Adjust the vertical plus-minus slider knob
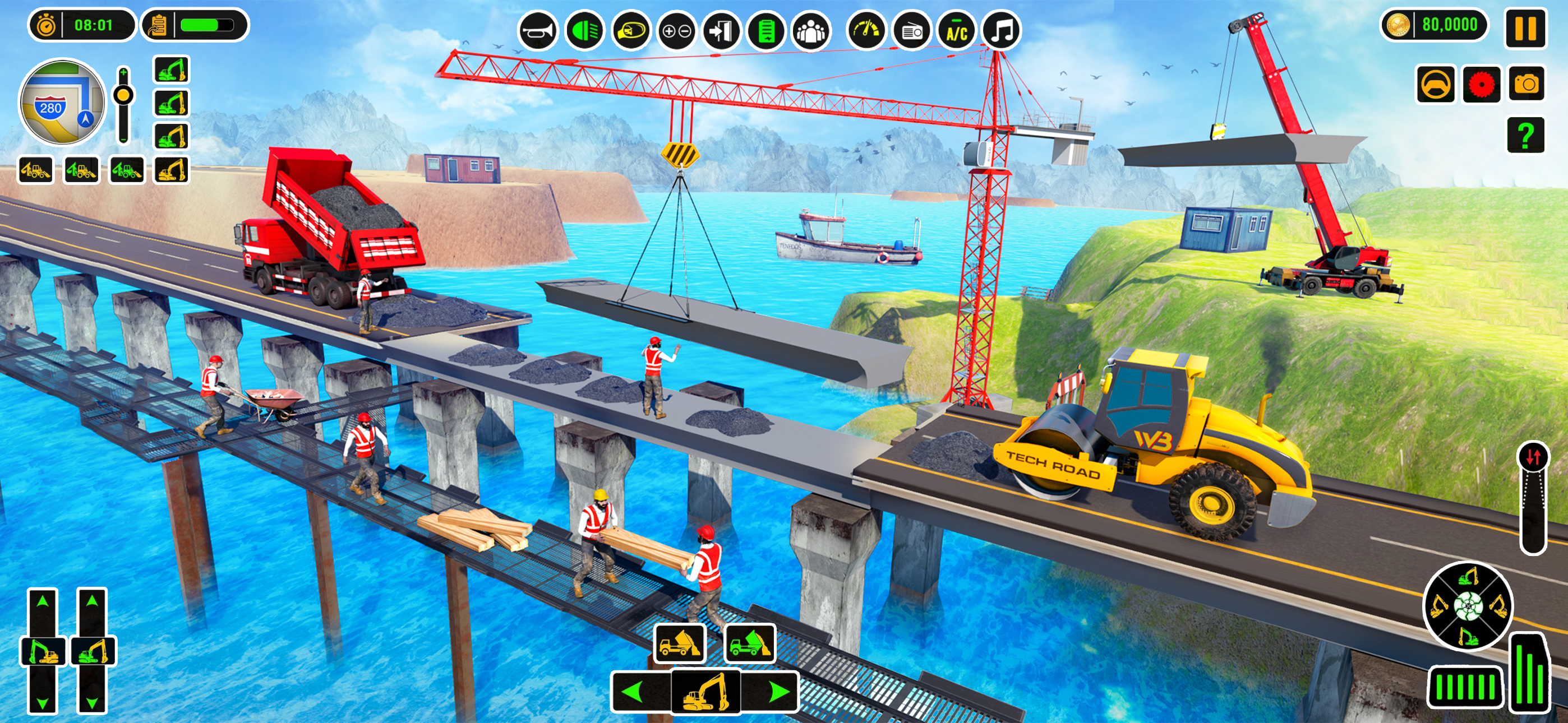The width and height of the screenshot is (1568, 723). 123,95
